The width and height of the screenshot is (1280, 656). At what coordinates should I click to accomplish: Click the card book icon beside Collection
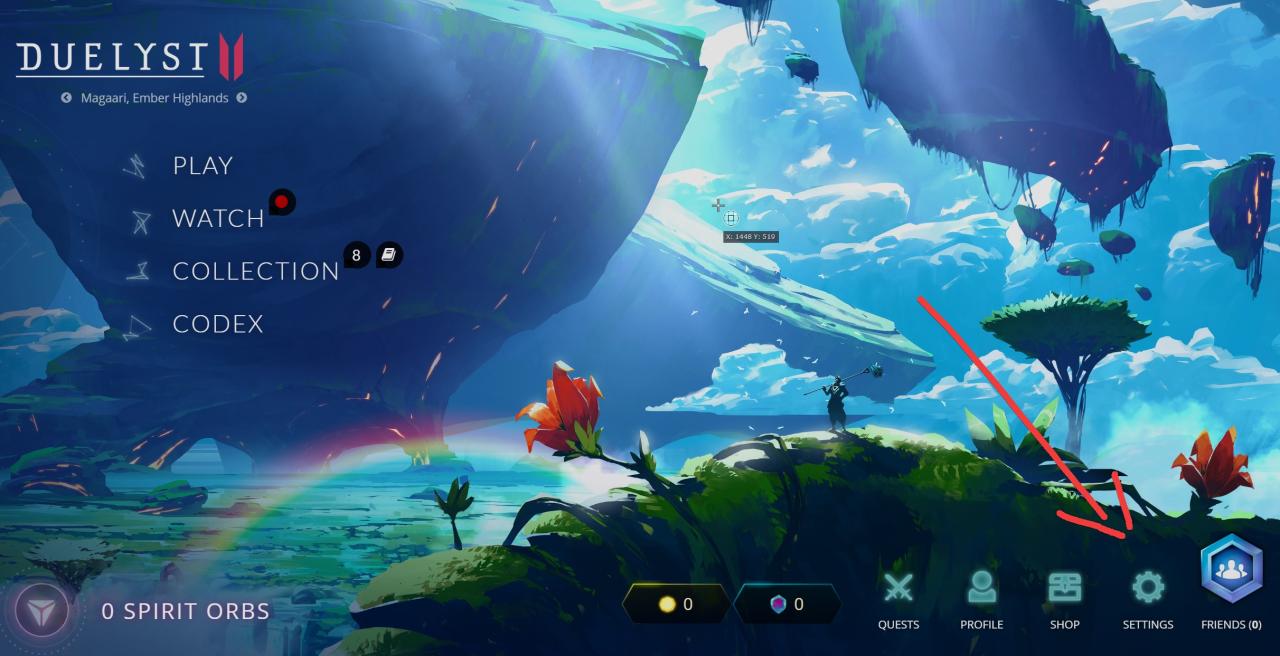coord(389,256)
